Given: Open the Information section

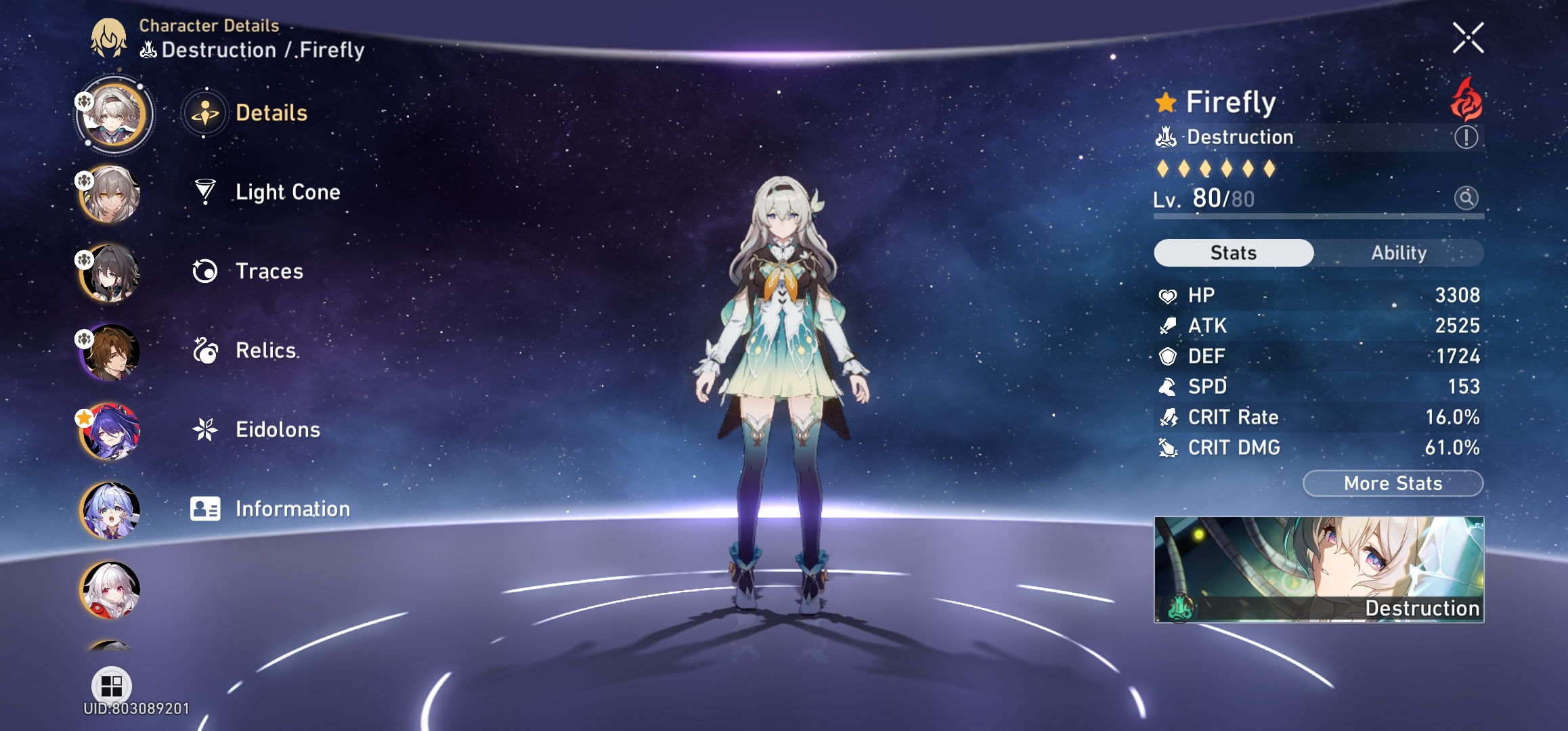Looking at the screenshot, I should [291, 508].
